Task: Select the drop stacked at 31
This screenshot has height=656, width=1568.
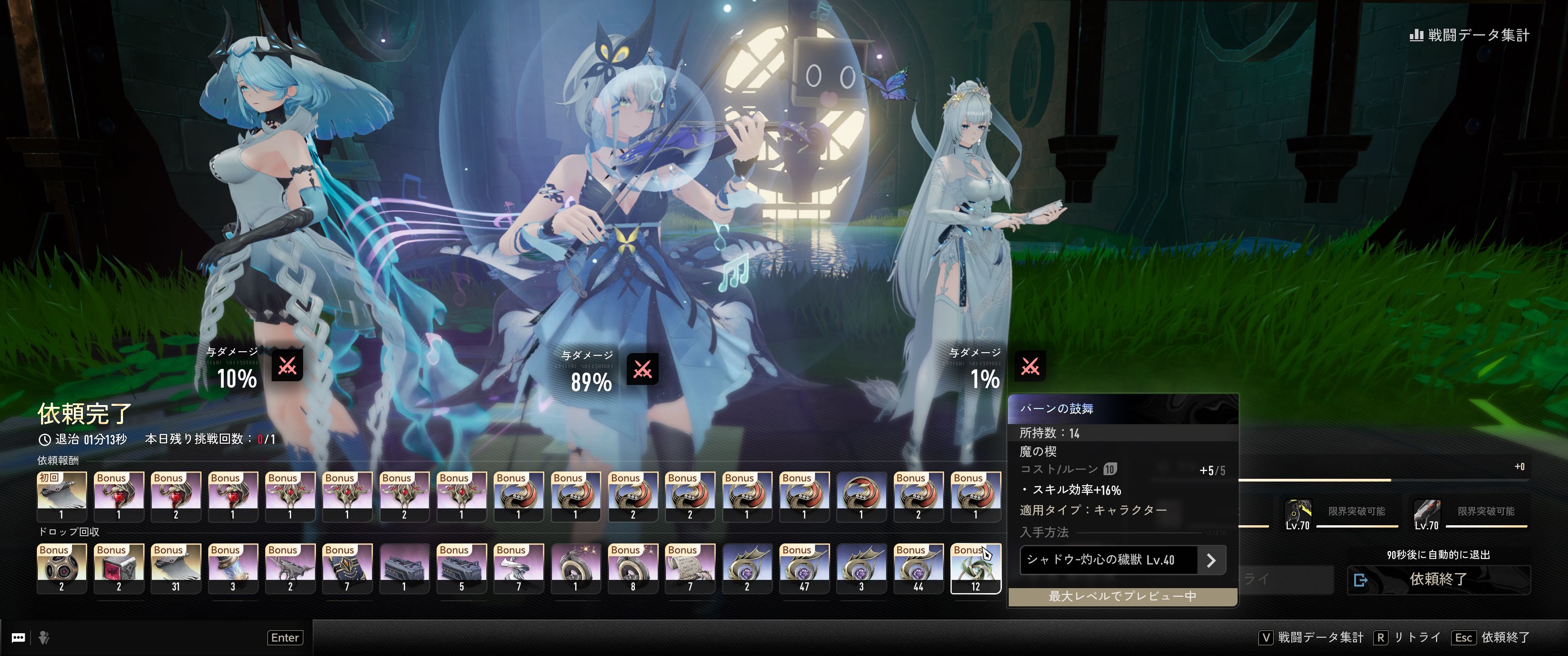Action: tap(175, 568)
